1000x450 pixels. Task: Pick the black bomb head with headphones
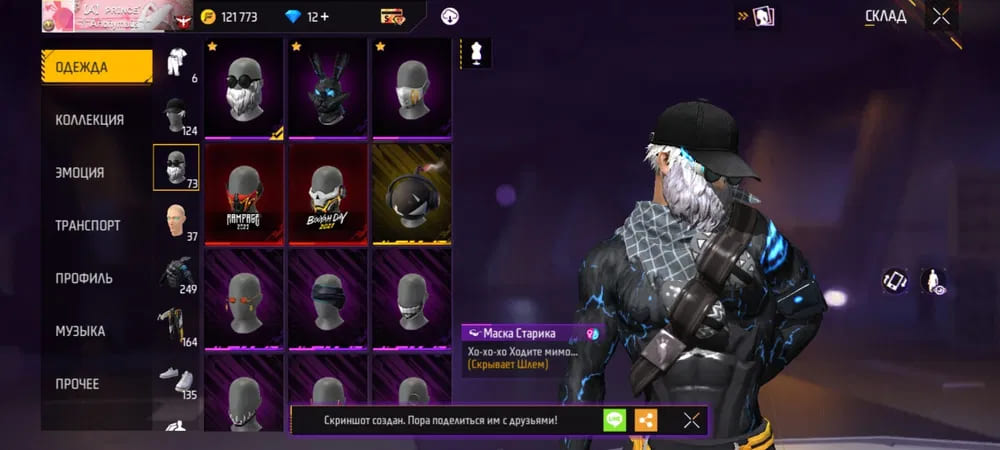411,194
